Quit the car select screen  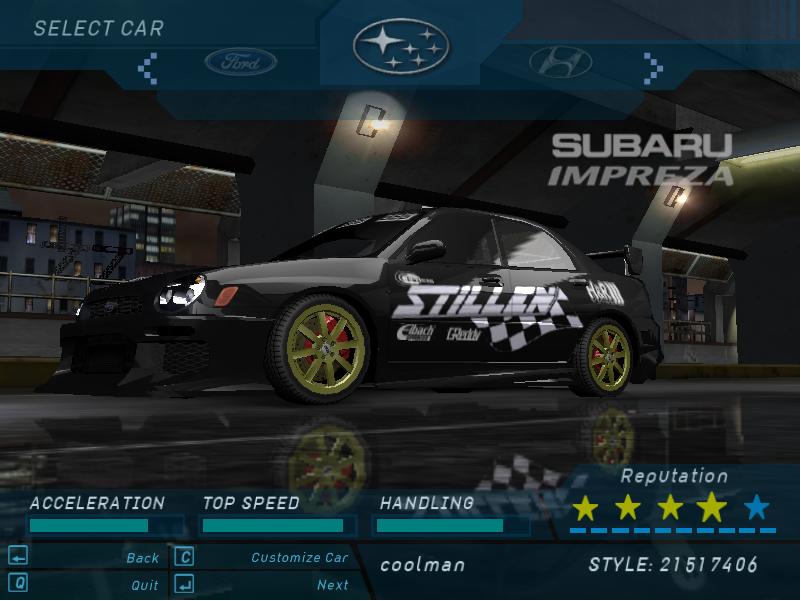point(144,585)
